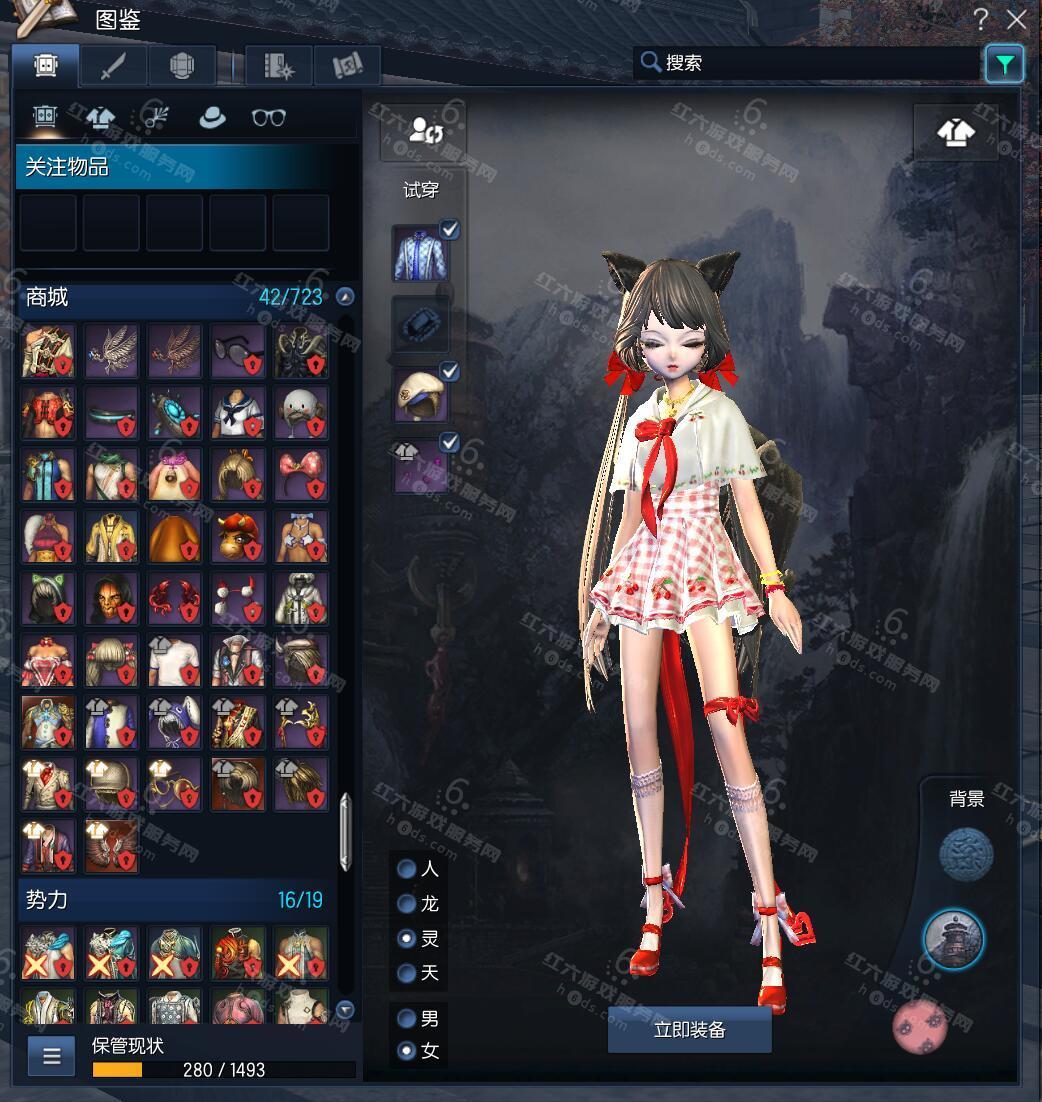
Task: Close the 图鉴 window
Action: tap(1017, 19)
